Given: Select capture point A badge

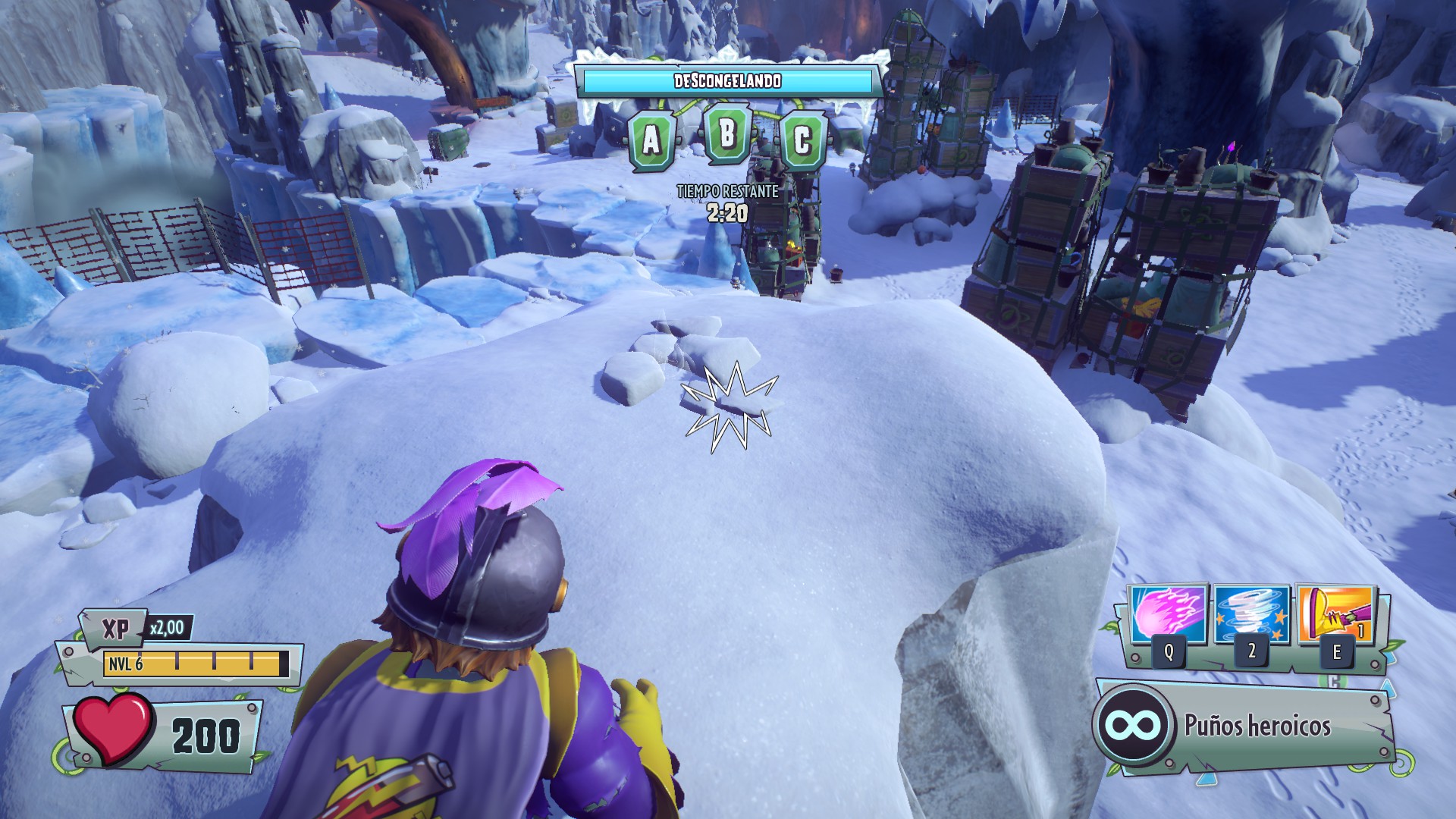Looking at the screenshot, I should (651, 140).
